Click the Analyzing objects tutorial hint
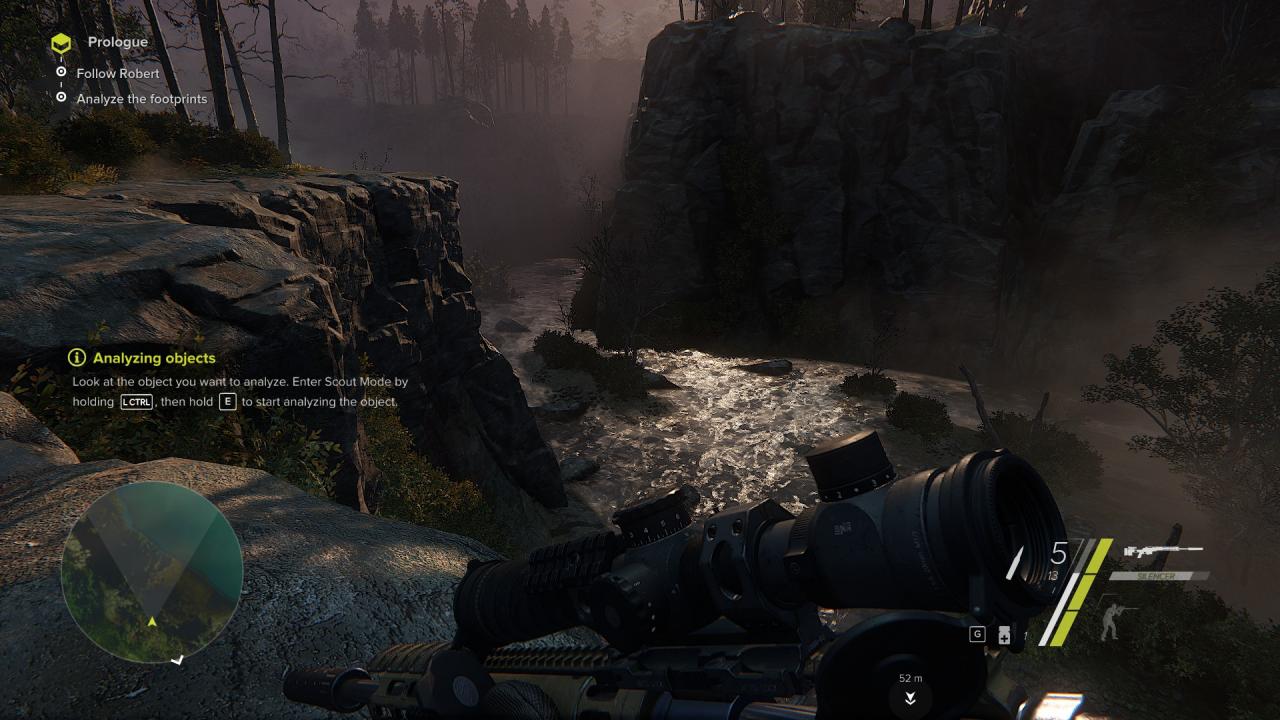 coord(154,358)
